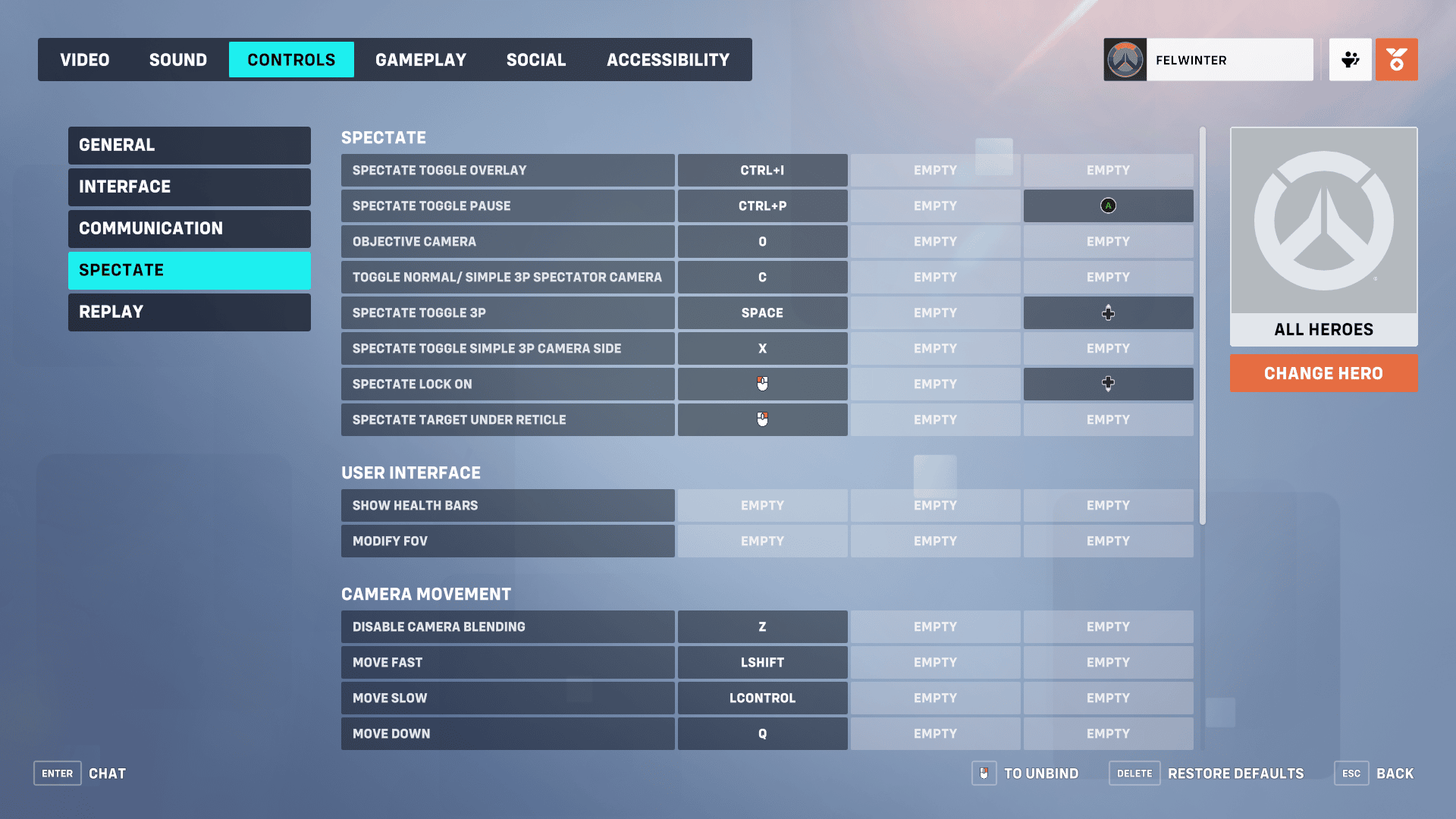
Task: Click the mouse-button binding for Spectate Lock On
Action: click(x=762, y=384)
